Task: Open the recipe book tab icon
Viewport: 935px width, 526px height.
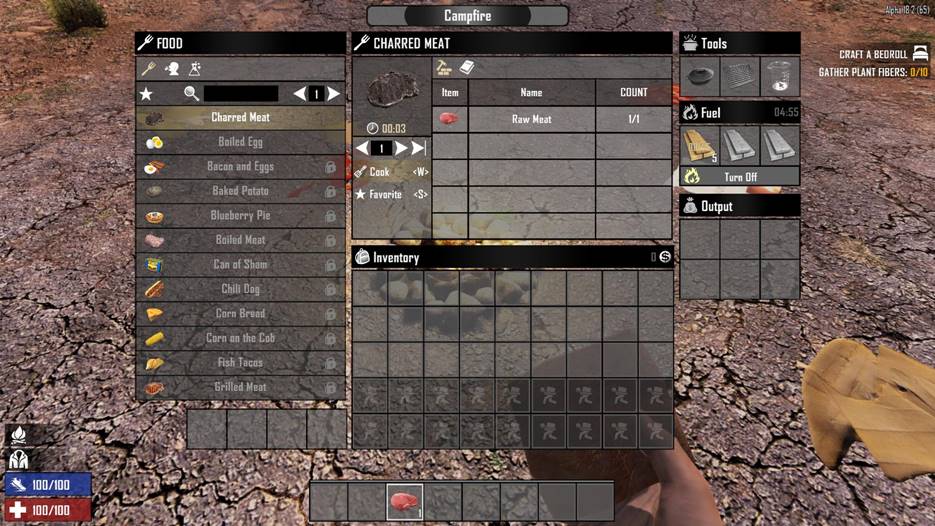Action: tap(466, 68)
